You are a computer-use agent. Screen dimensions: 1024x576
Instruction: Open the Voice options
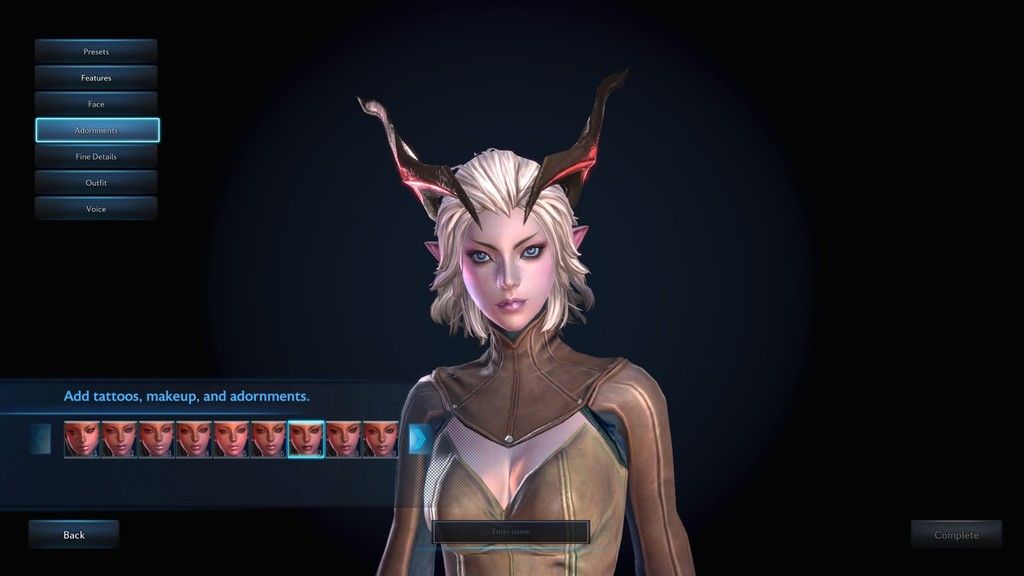pyautogui.click(x=96, y=209)
